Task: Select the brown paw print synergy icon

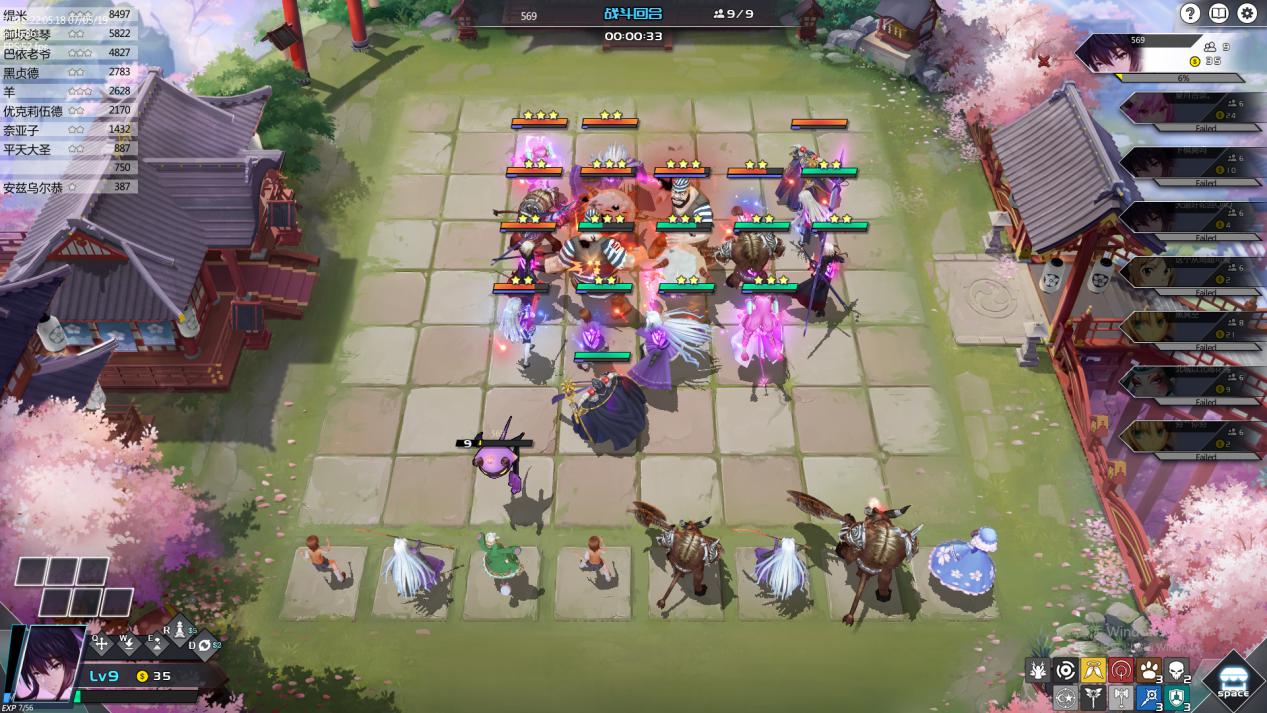Action: click(1150, 670)
